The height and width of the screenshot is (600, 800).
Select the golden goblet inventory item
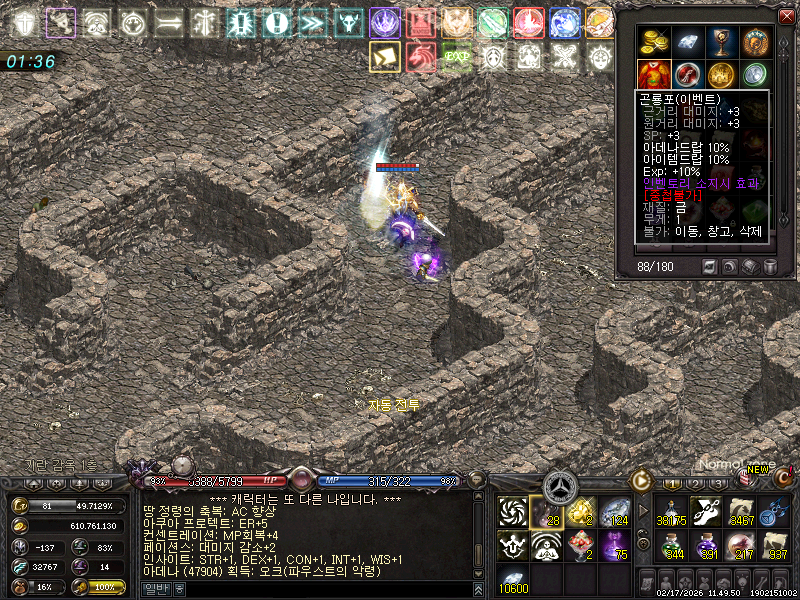[x=722, y=41]
